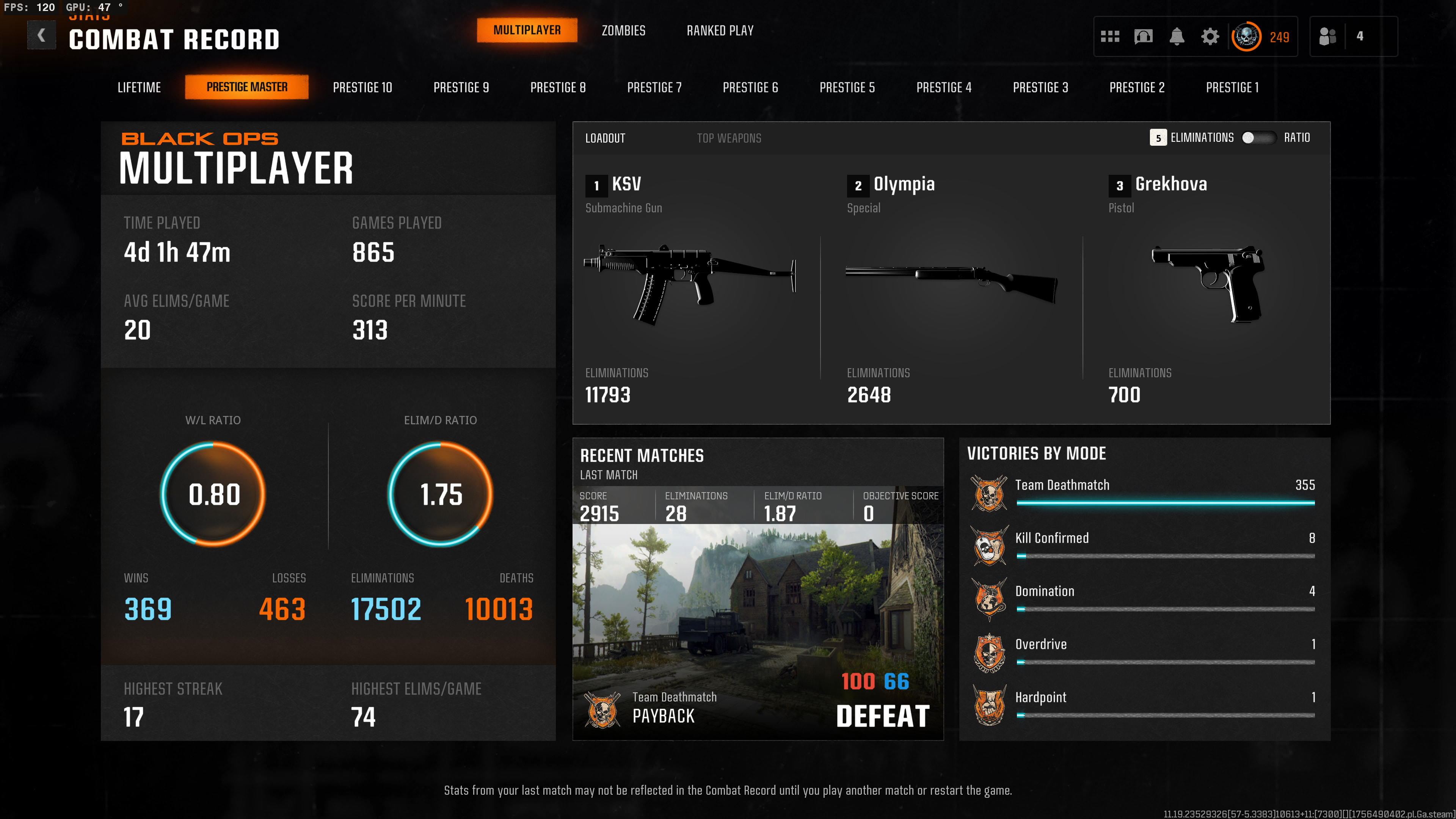Open the headset voice channel icon
Screen dimensions: 1456x819
[1143, 37]
